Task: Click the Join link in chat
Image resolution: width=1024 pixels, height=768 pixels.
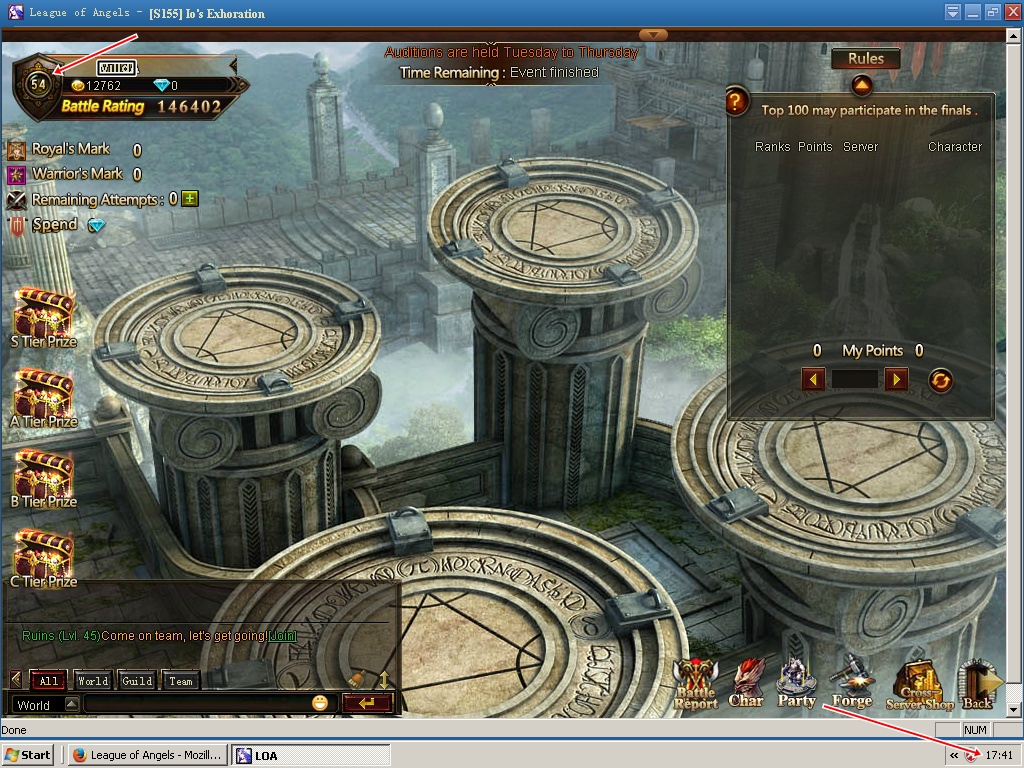Action: pyautogui.click(x=282, y=636)
